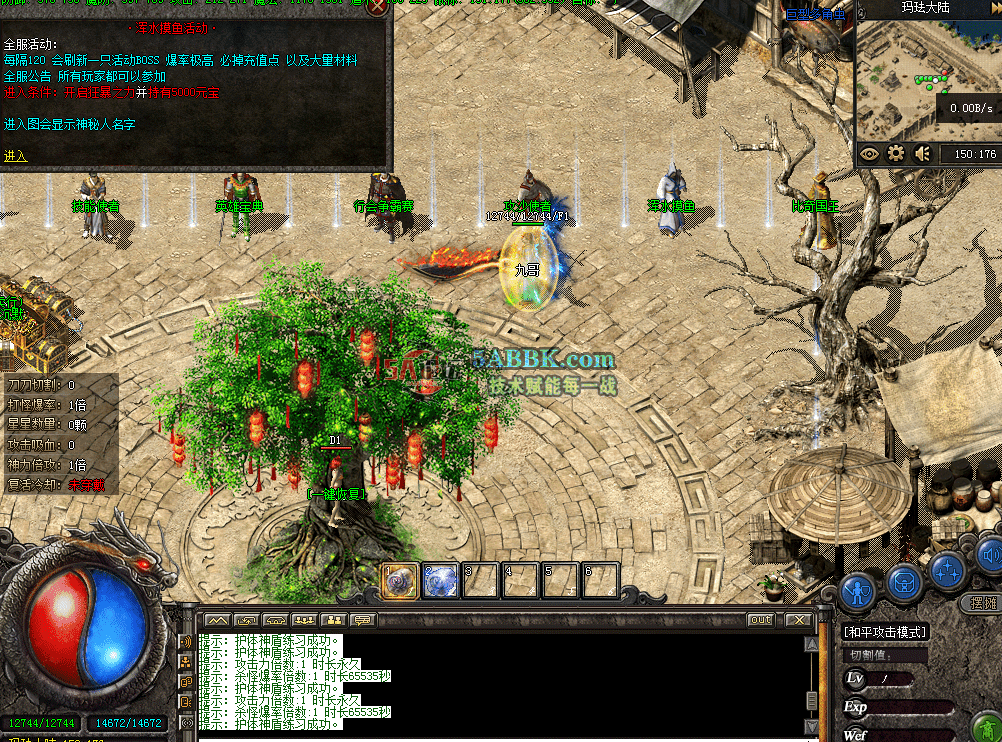Toggle sound with the minimap speaker icon
Screen dimensions: 1002x742
[x=922, y=153]
